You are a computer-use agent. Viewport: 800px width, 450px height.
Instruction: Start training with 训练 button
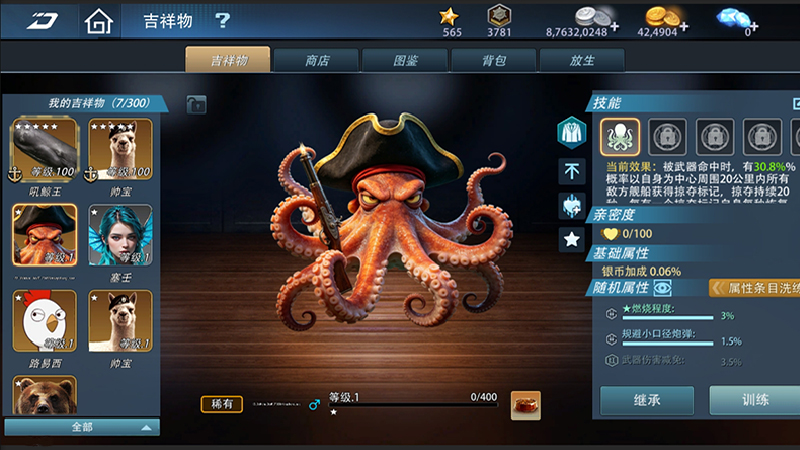(x=755, y=400)
